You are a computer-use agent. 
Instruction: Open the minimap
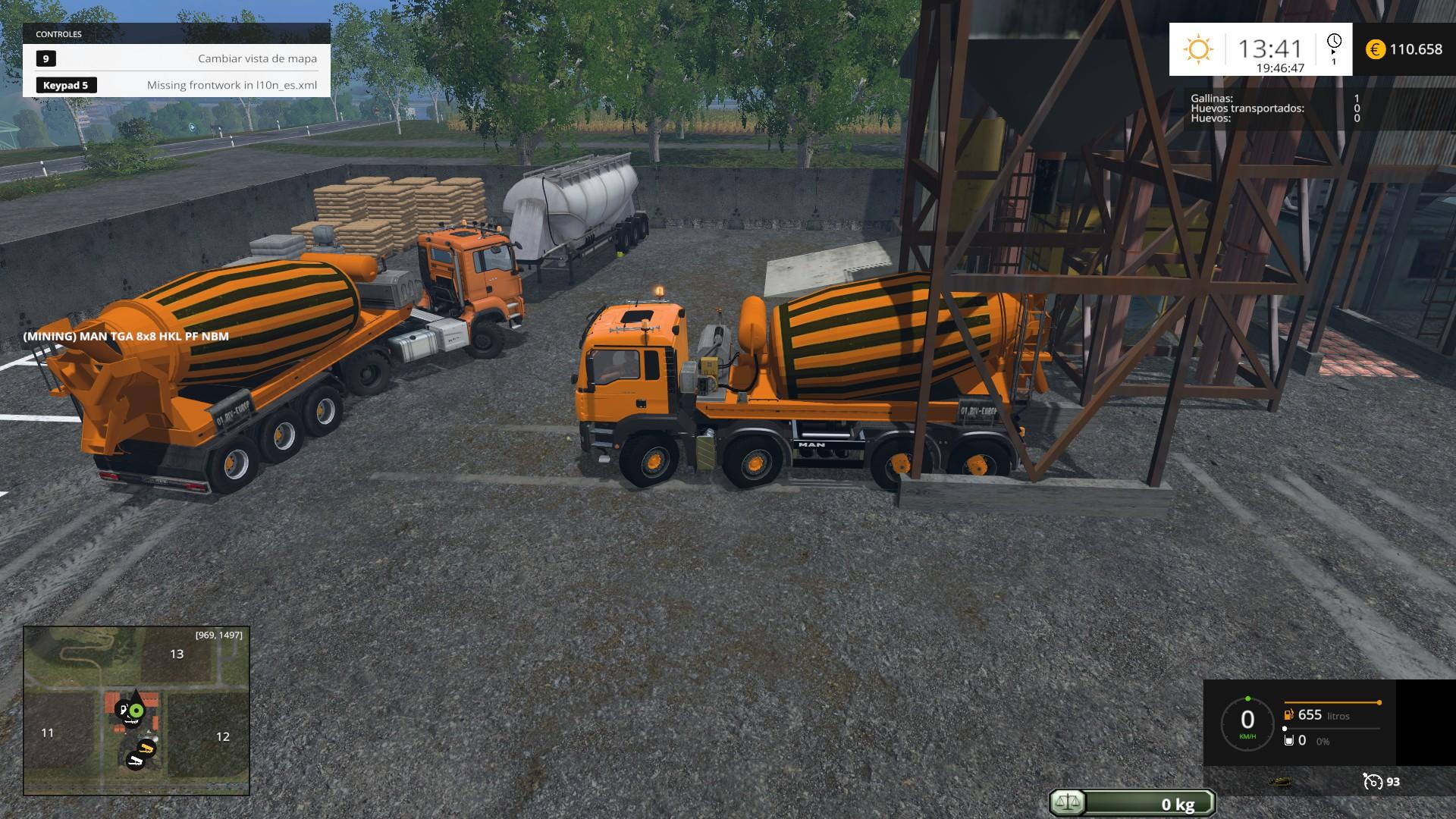click(136, 710)
